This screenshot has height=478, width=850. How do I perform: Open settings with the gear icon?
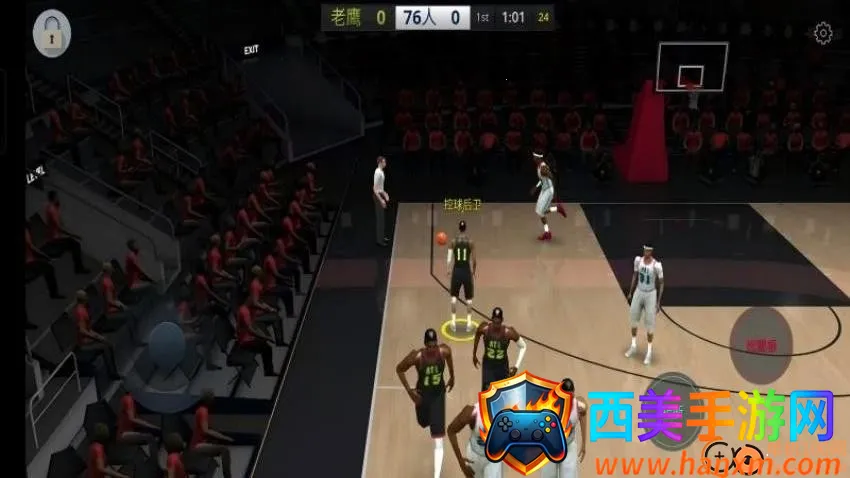823,34
